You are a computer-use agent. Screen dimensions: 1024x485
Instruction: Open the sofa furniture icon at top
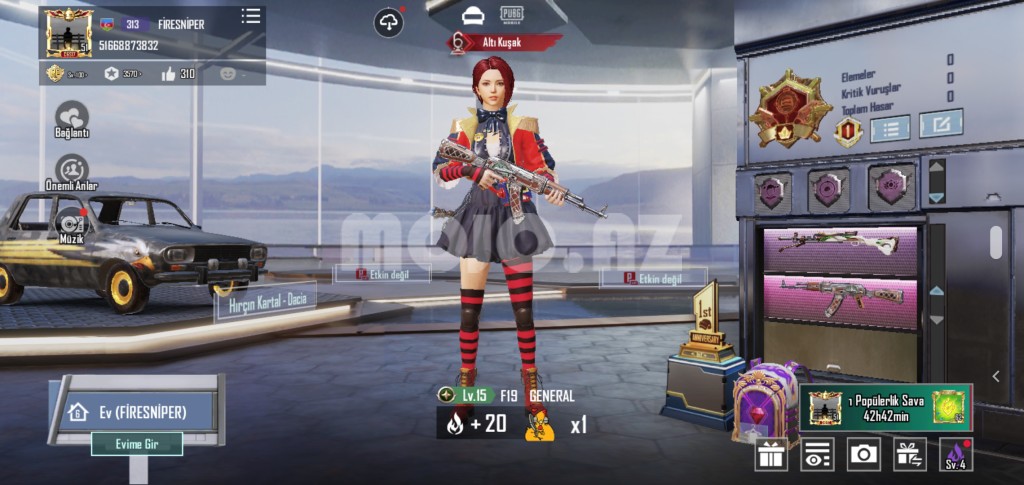[x=473, y=16]
